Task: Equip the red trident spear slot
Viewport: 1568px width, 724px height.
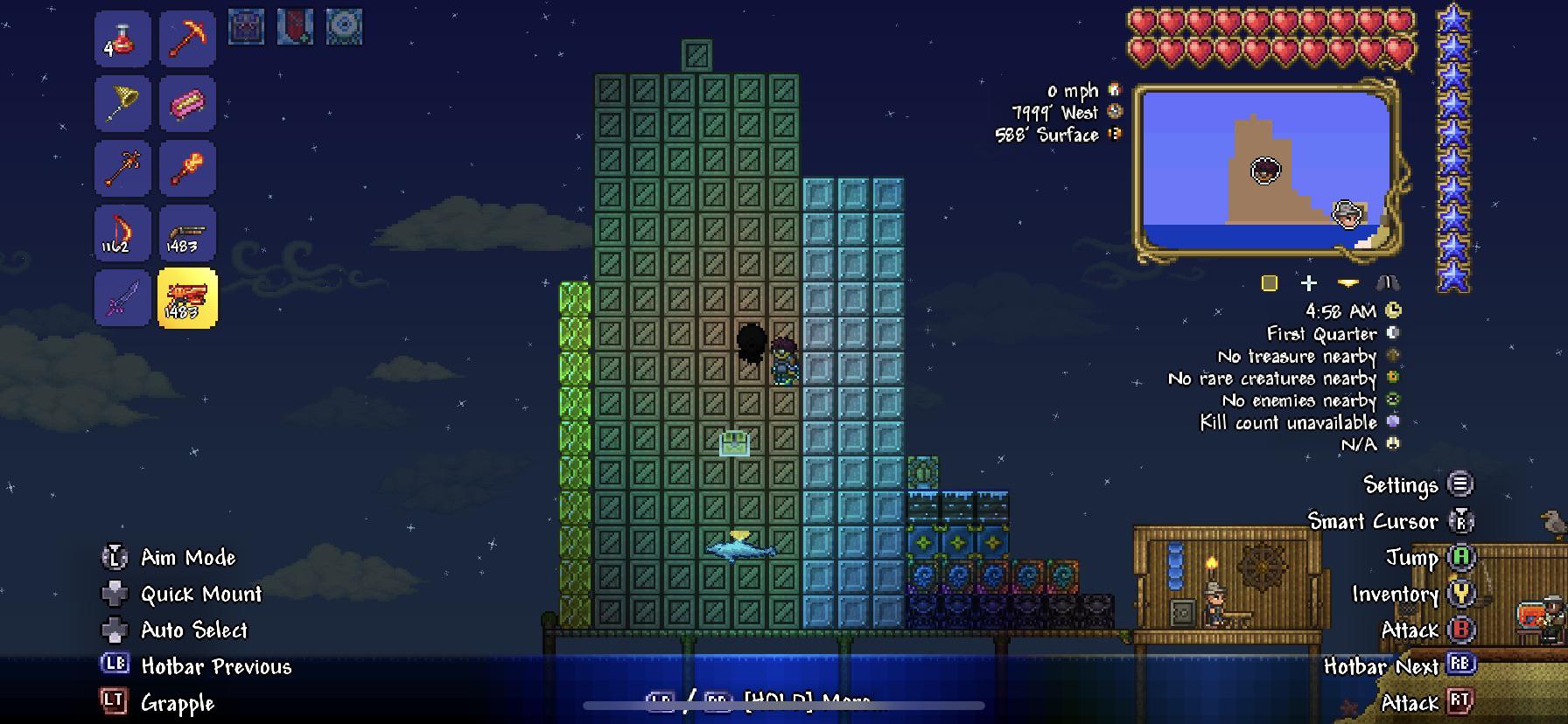Action: (122, 168)
